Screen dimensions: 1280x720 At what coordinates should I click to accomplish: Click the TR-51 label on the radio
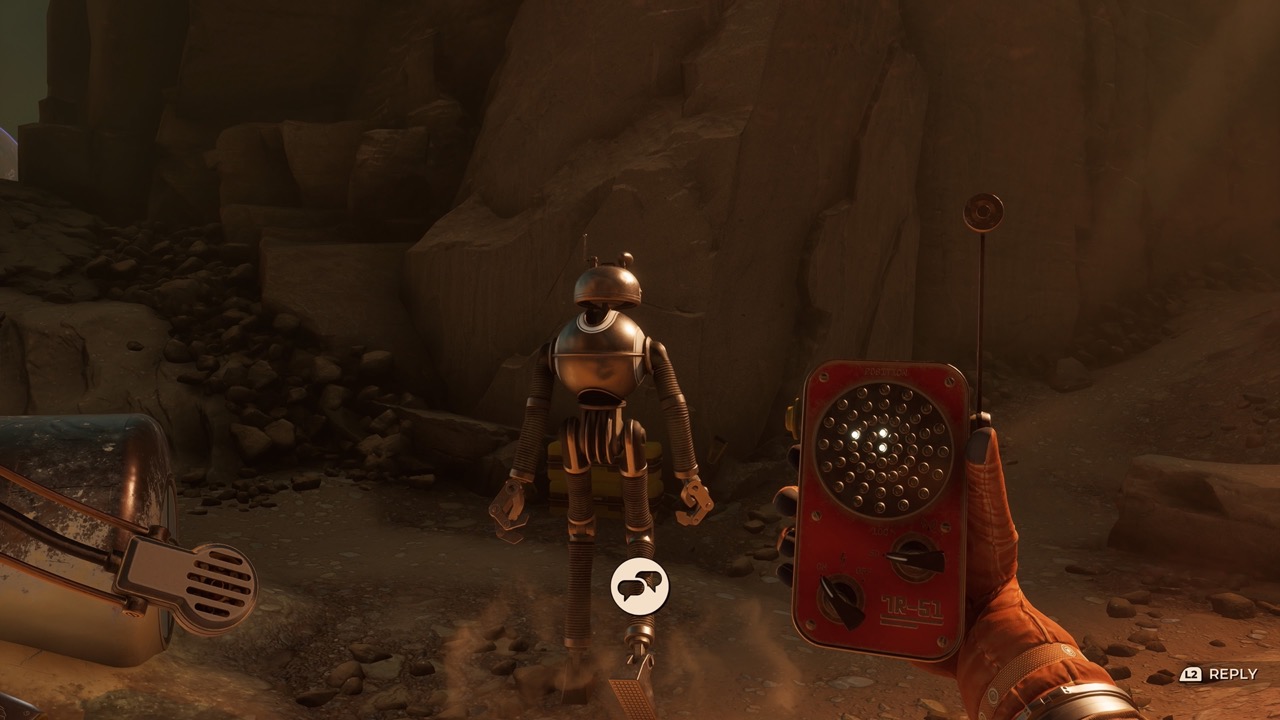point(910,604)
